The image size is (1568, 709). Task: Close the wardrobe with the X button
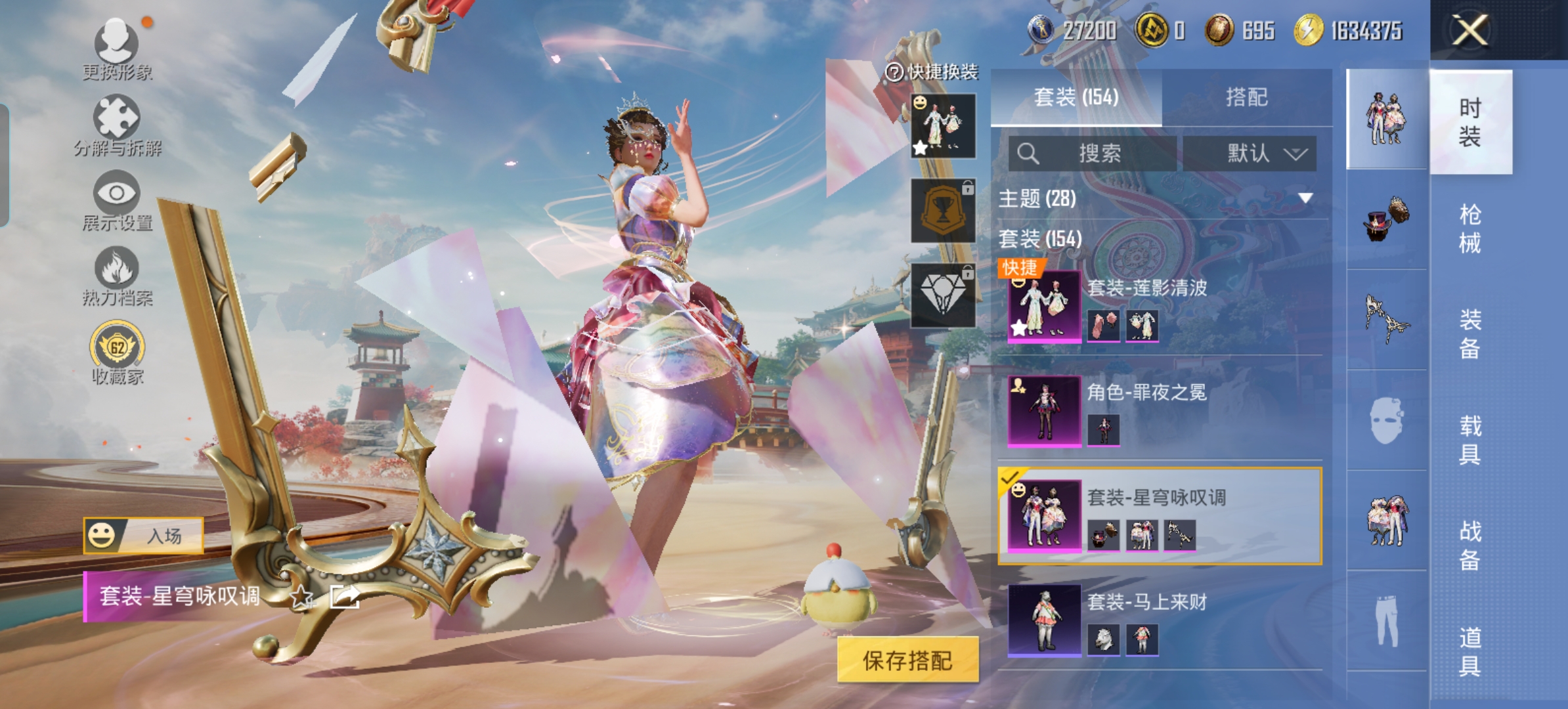pyautogui.click(x=1470, y=30)
